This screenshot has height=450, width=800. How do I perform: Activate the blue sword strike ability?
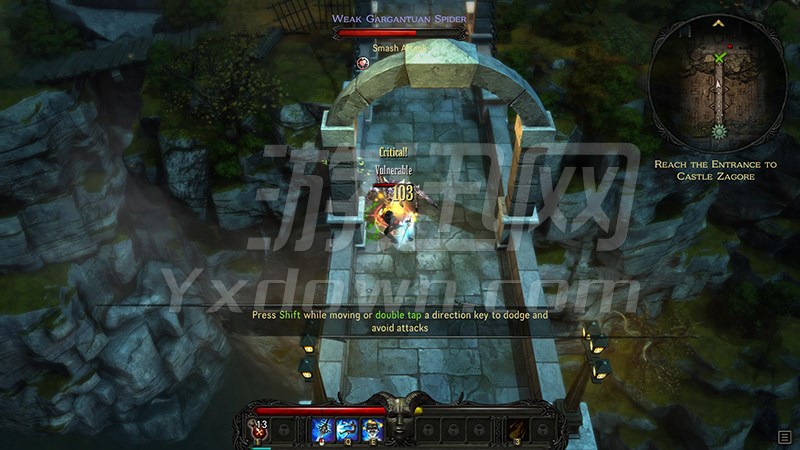(x=323, y=430)
